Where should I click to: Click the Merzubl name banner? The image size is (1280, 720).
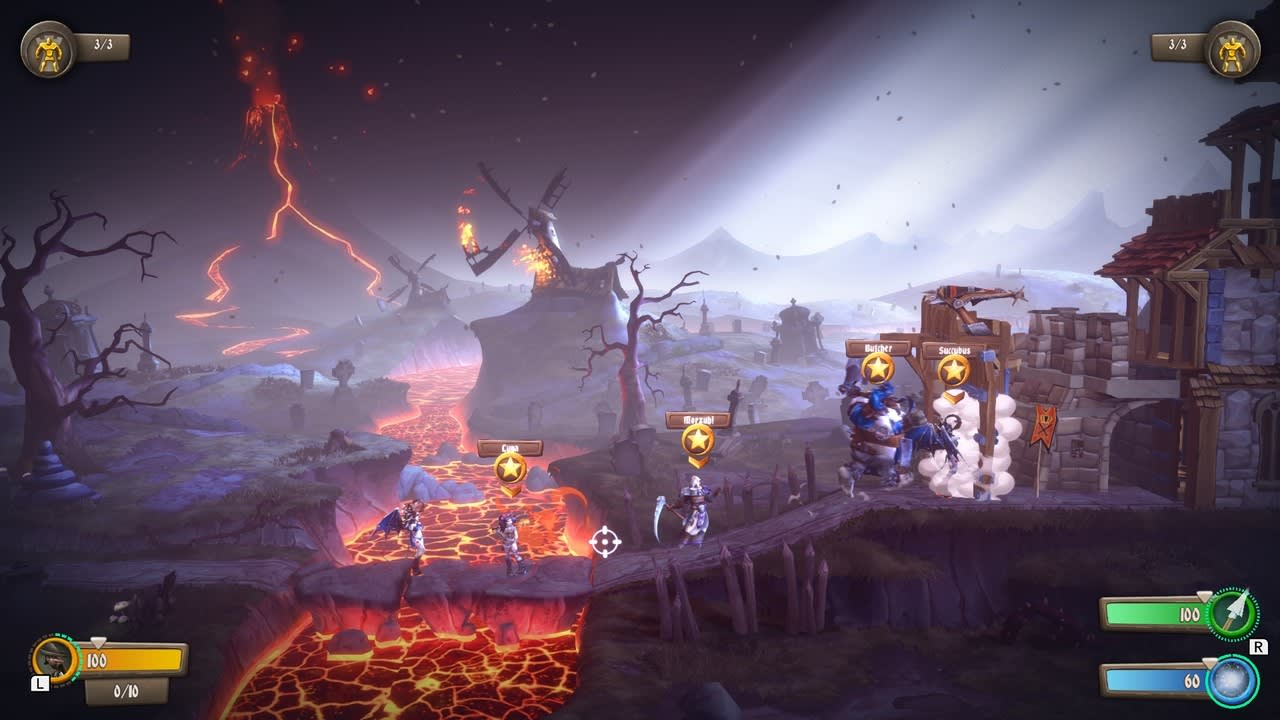tap(697, 421)
